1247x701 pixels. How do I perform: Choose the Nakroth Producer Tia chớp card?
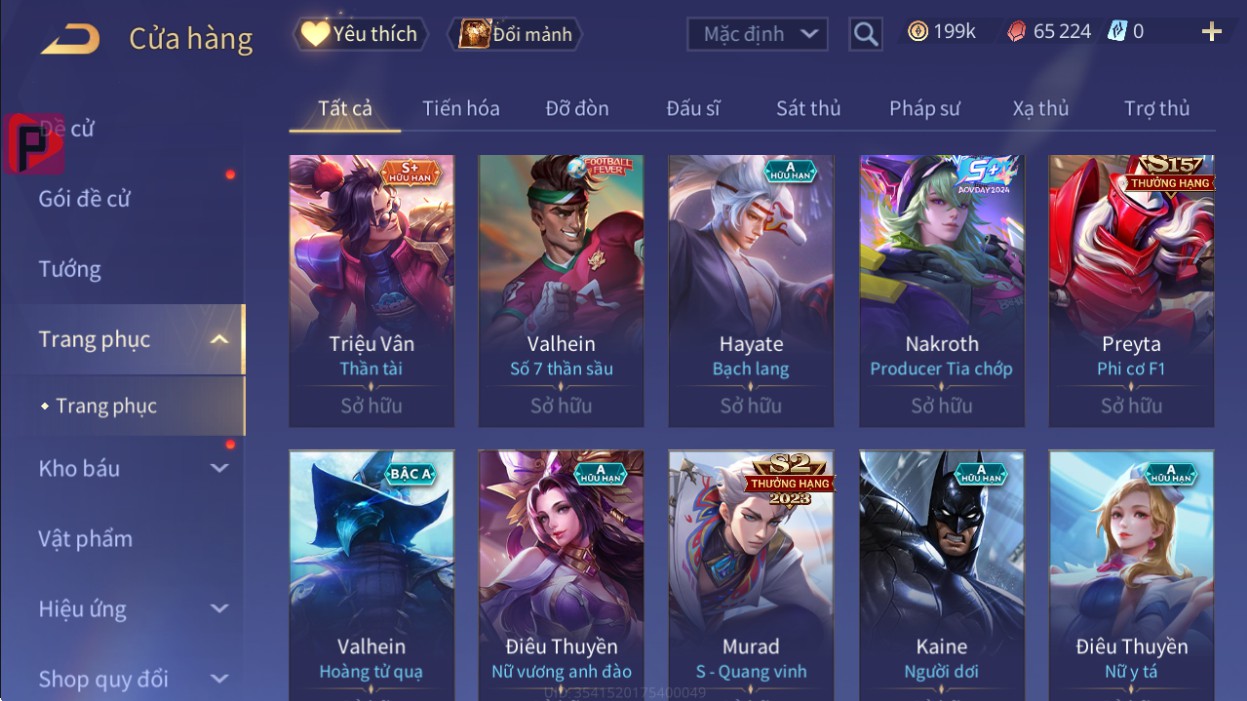(941, 290)
